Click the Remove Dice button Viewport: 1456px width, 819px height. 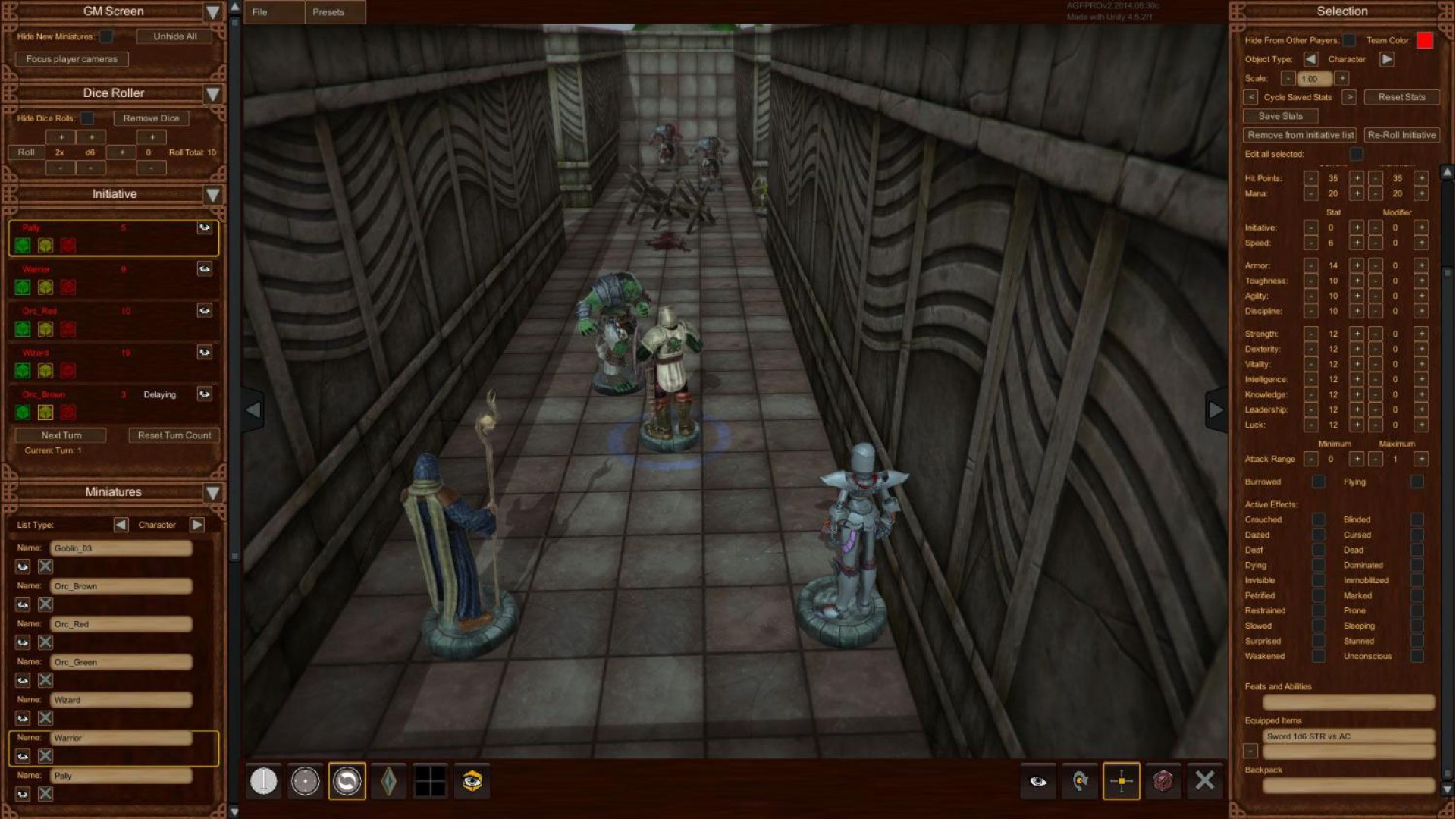(x=151, y=118)
